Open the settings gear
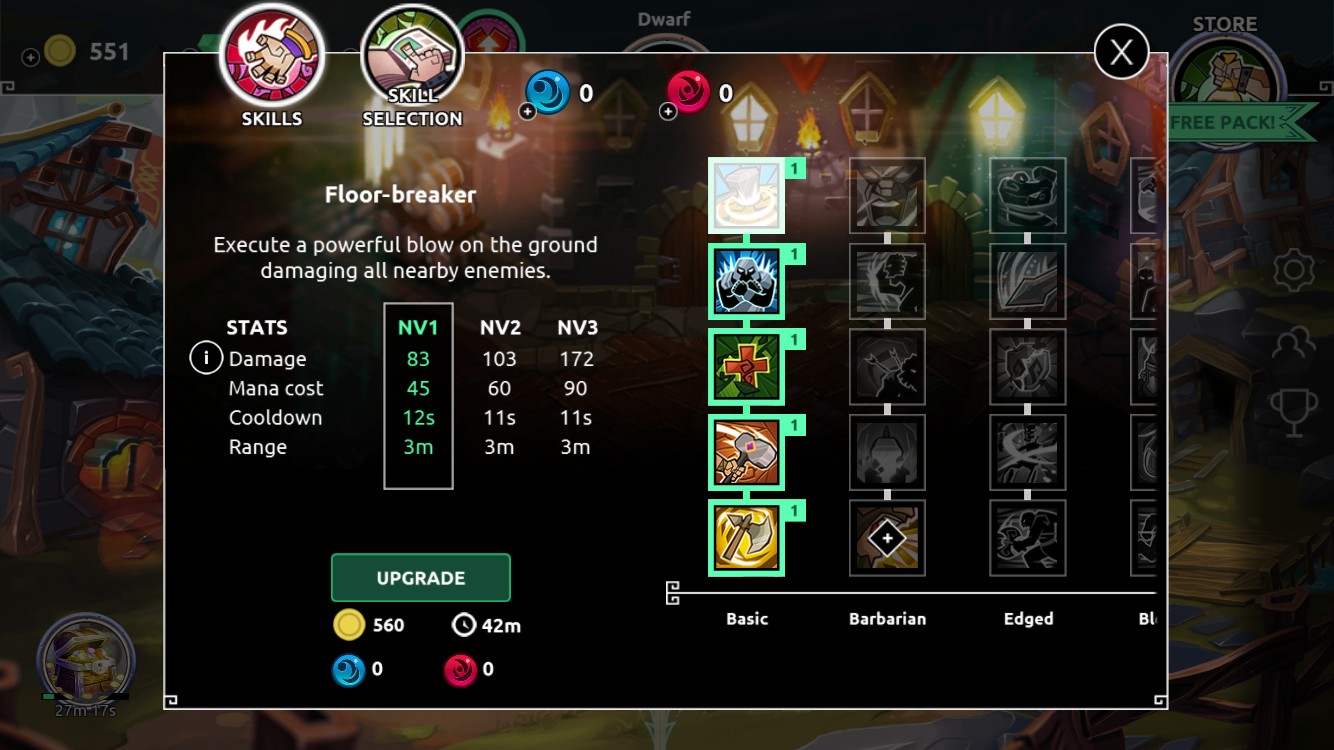 tap(1293, 271)
